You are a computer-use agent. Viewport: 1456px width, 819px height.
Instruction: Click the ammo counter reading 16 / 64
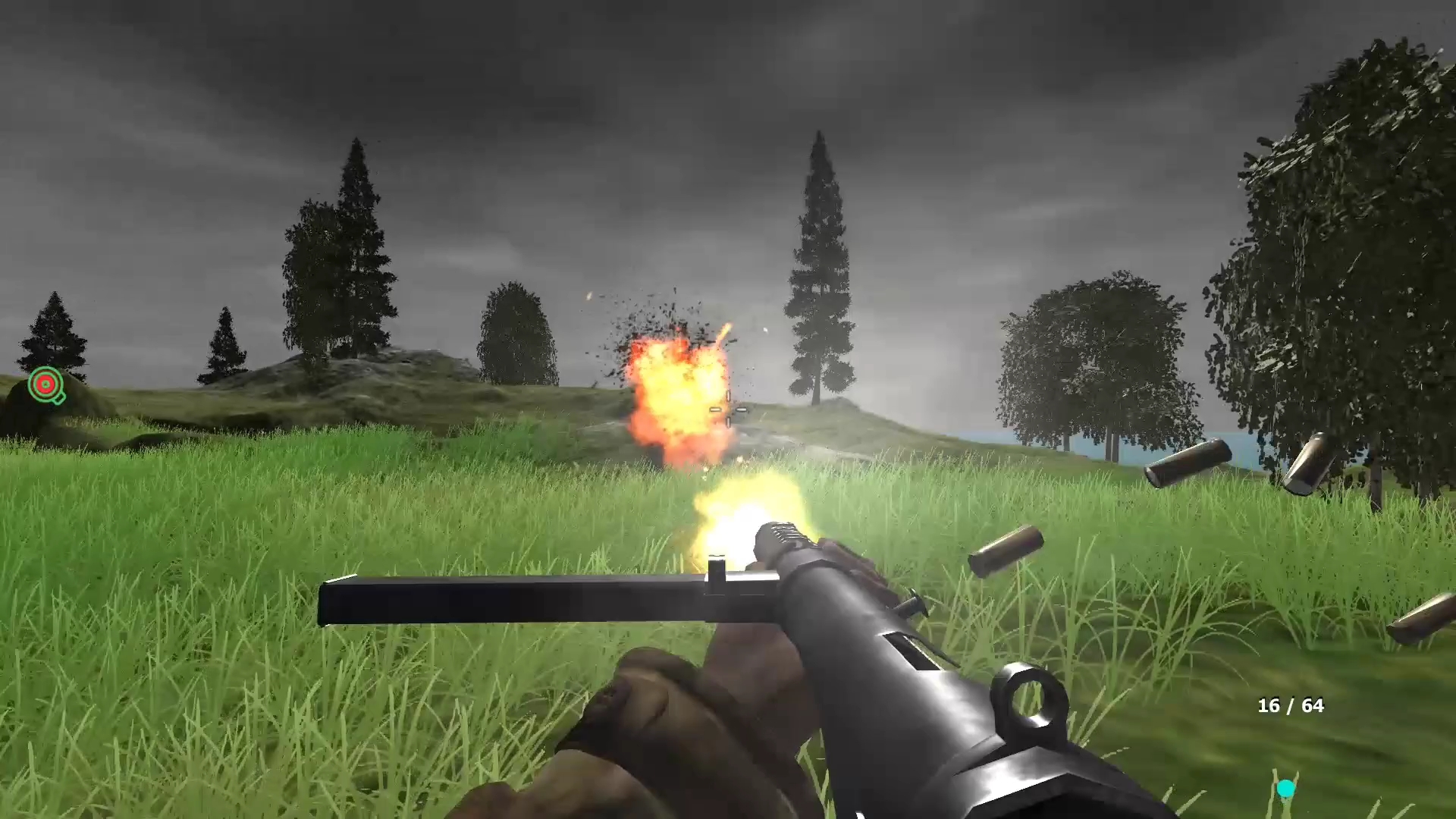tap(1291, 705)
